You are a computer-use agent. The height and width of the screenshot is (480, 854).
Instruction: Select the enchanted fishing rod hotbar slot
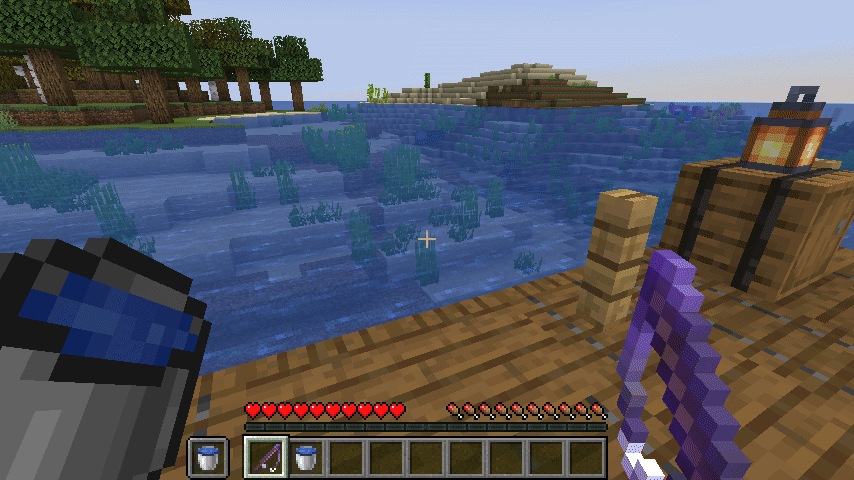coord(266,457)
